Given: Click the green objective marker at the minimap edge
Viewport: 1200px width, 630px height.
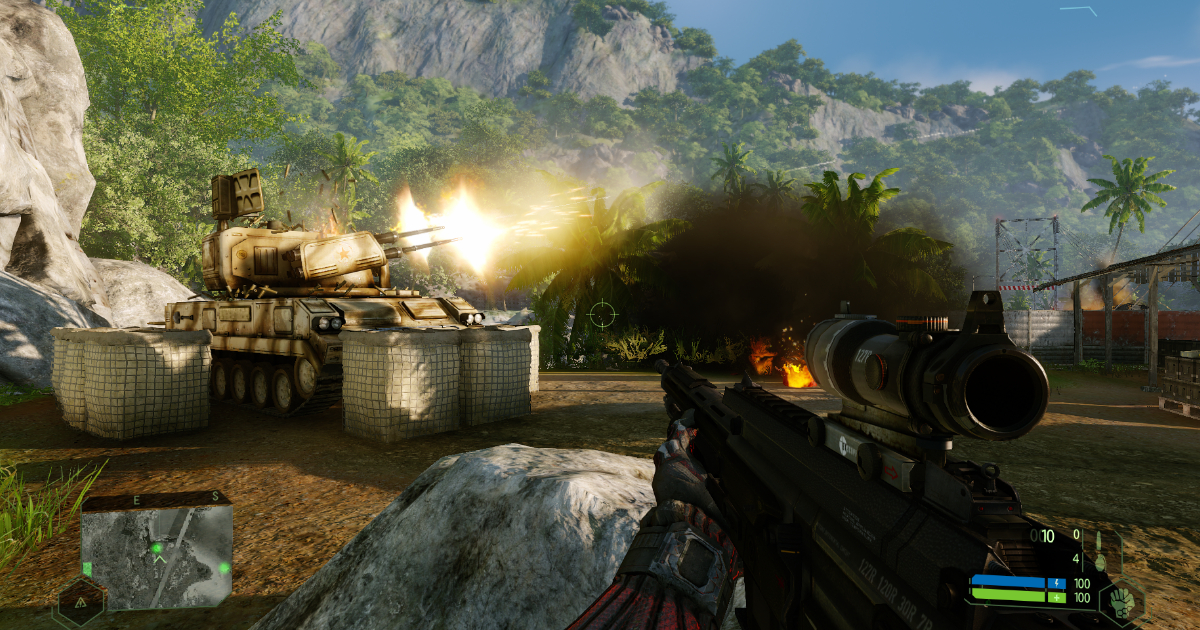Looking at the screenshot, I should coord(223,567).
